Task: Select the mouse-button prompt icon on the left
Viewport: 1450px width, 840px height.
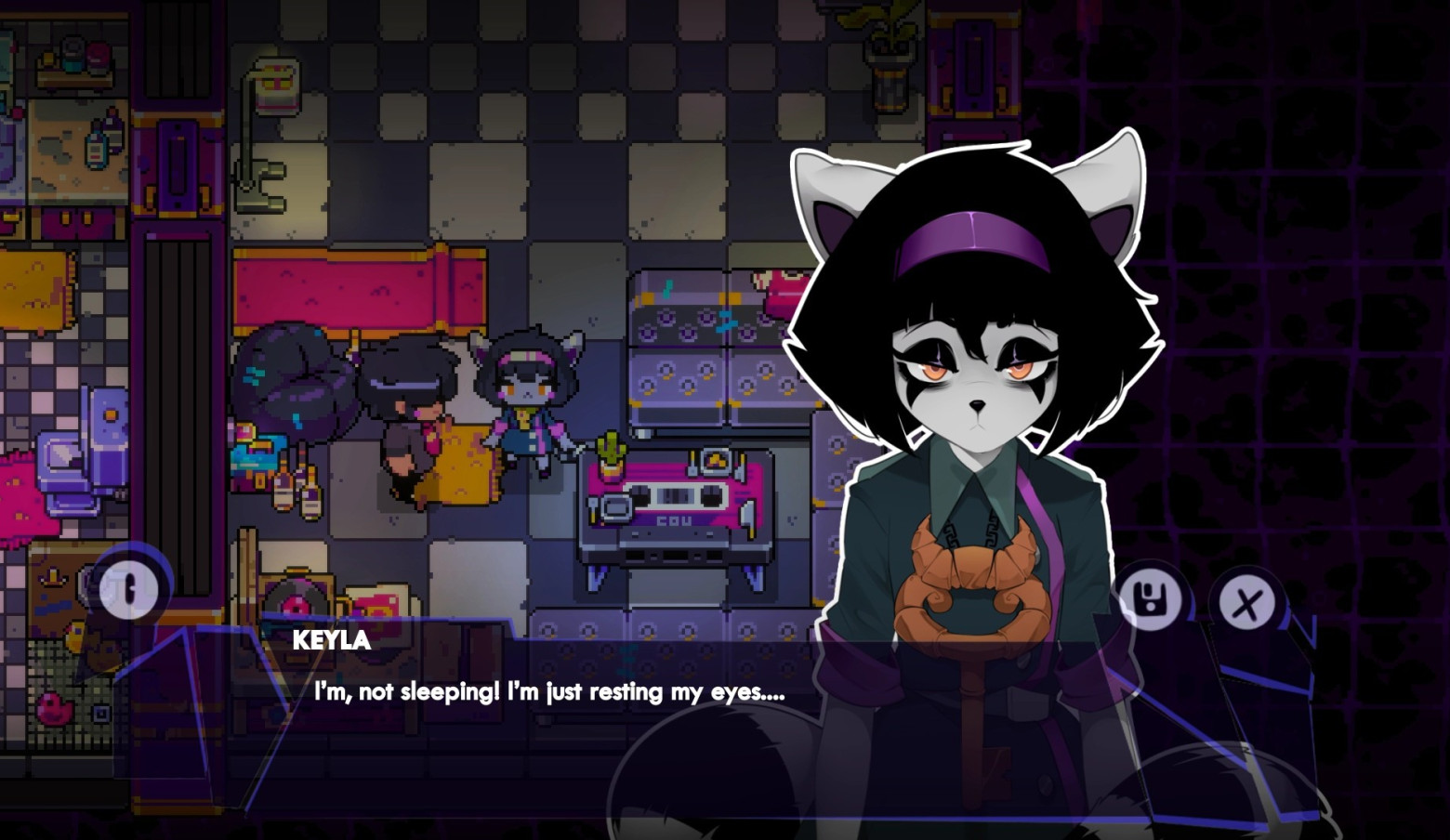Action: (130, 590)
